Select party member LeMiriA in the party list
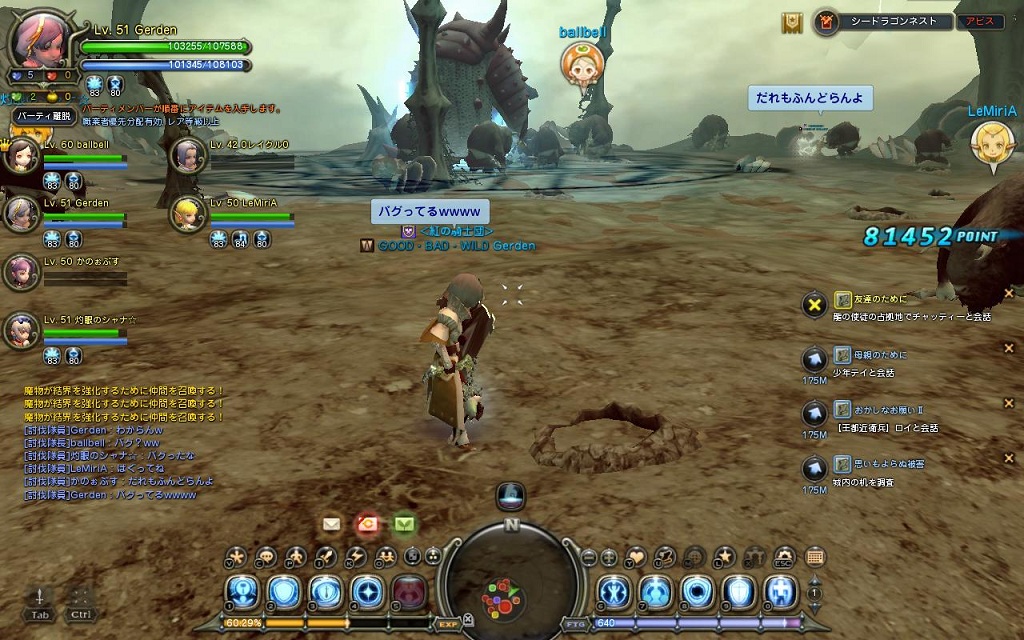This screenshot has width=1024, height=640. pos(187,214)
